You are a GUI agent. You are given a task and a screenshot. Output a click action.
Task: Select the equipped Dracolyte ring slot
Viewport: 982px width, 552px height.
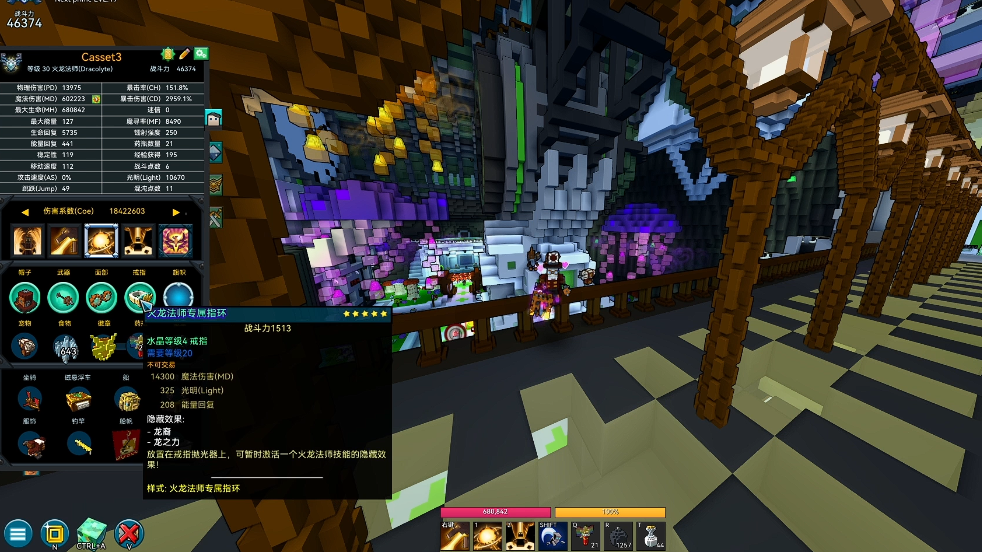click(139, 297)
